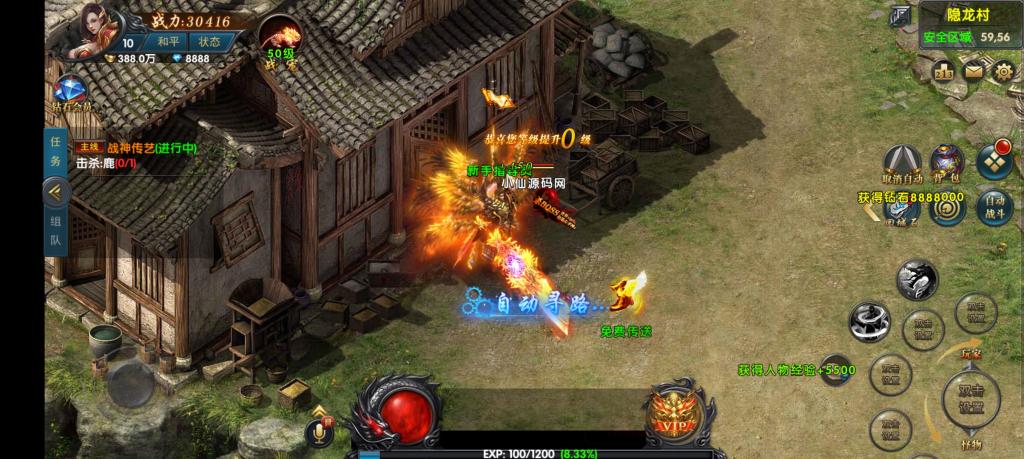Open the mail envelope icon
Viewport: 1024px width, 459px height.
pos(973,71)
